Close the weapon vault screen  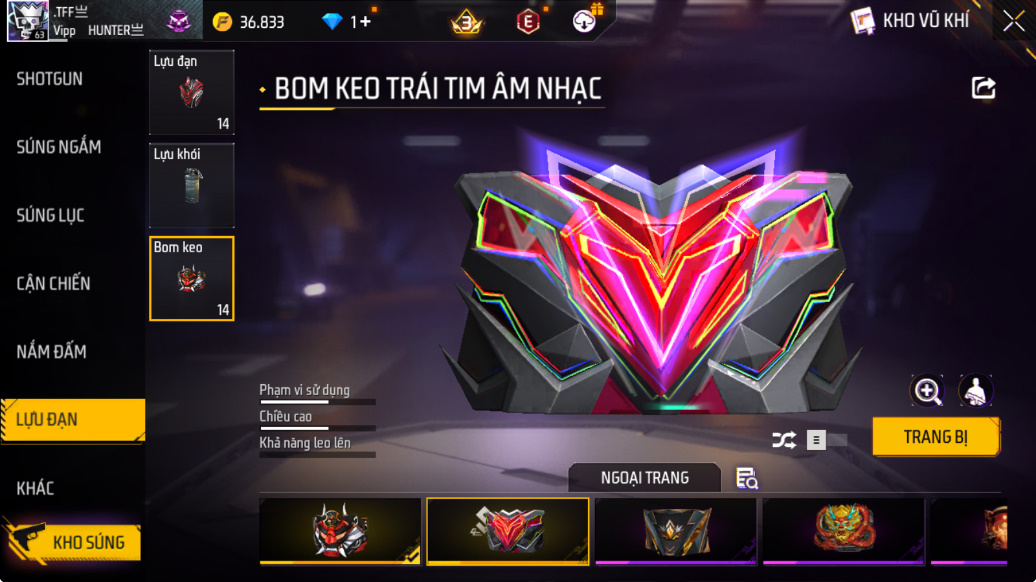pos(1013,20)
